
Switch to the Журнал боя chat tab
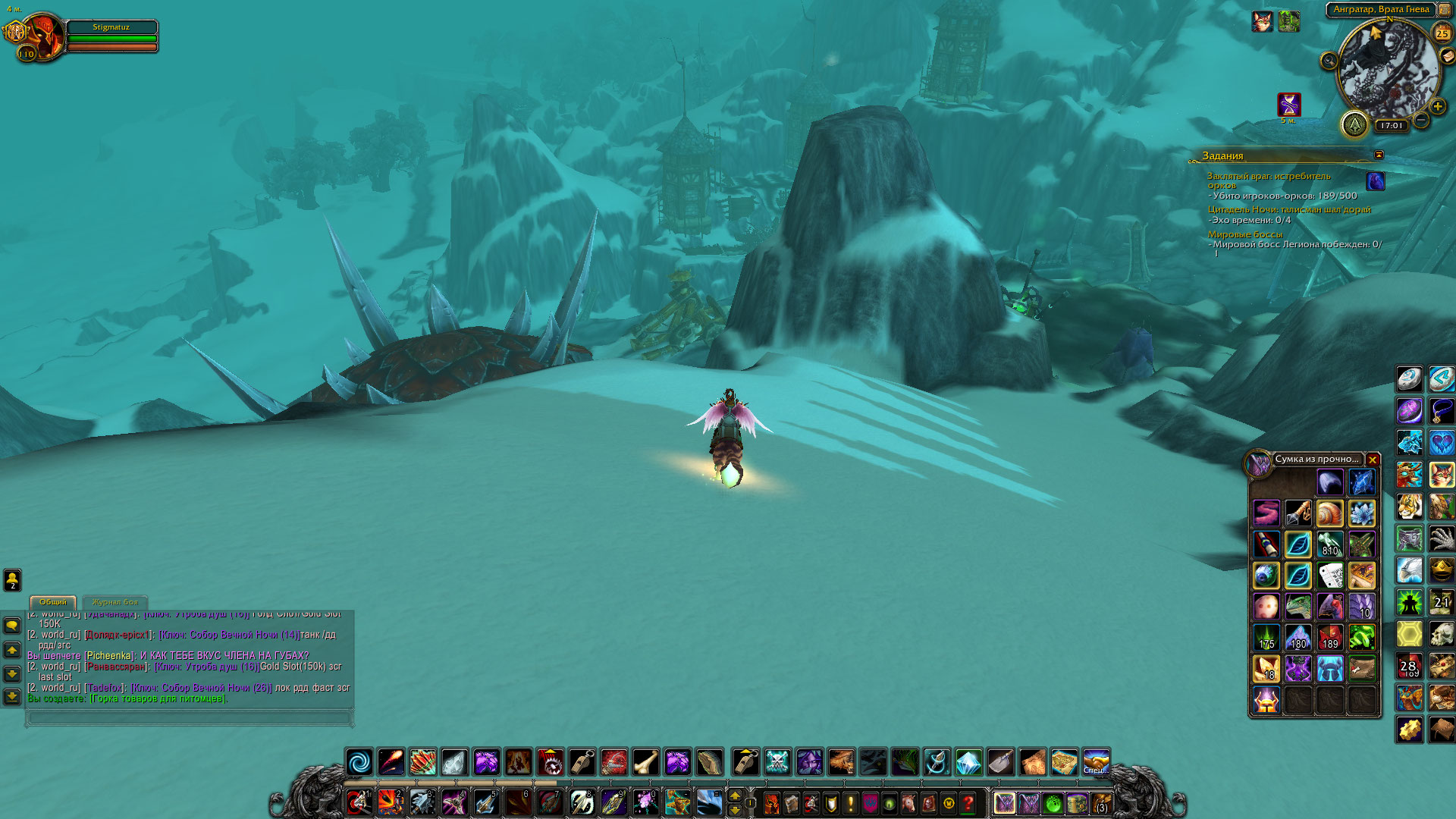tap(115, 602)
